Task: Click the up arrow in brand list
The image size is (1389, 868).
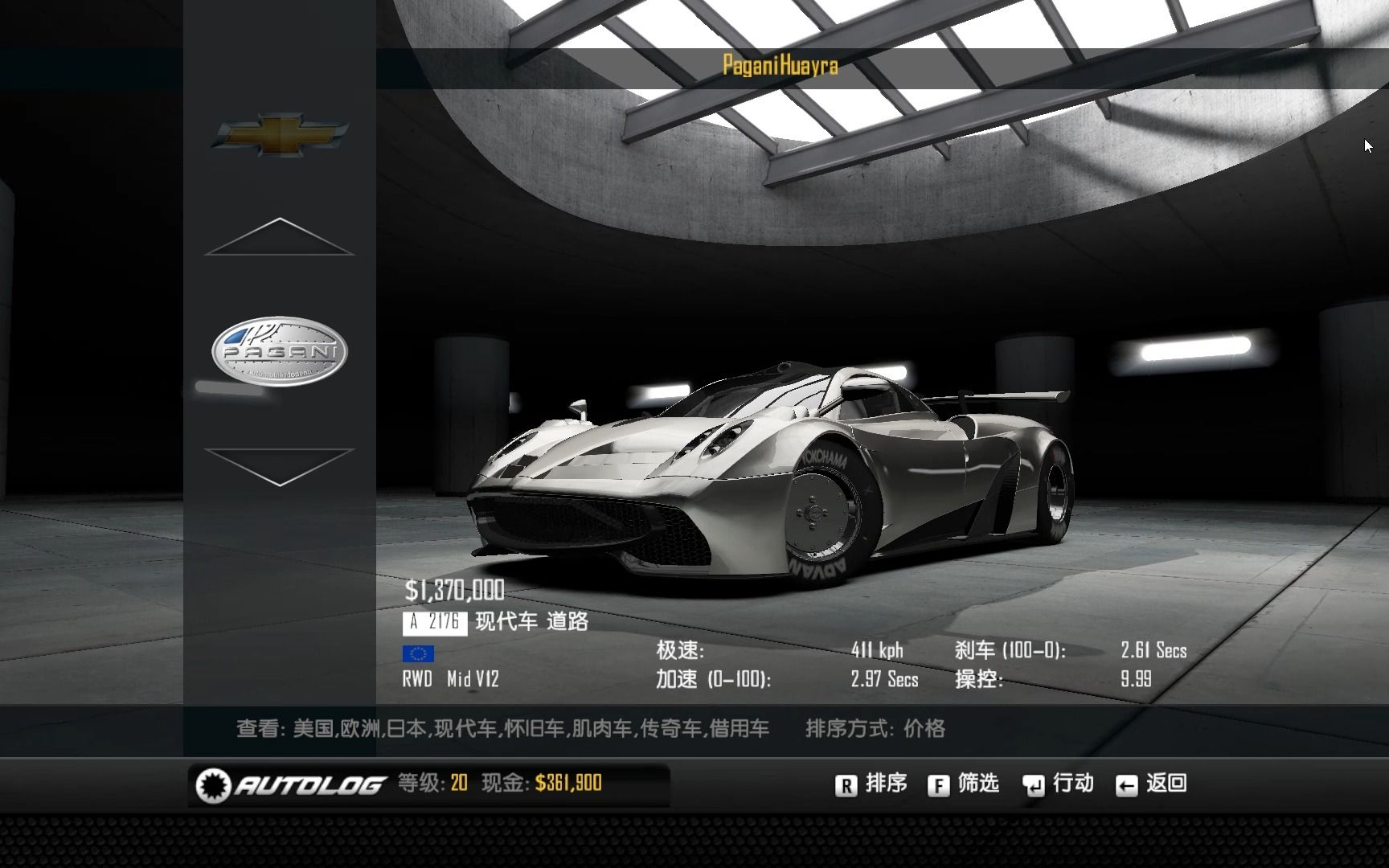Action: pos(280,237)
